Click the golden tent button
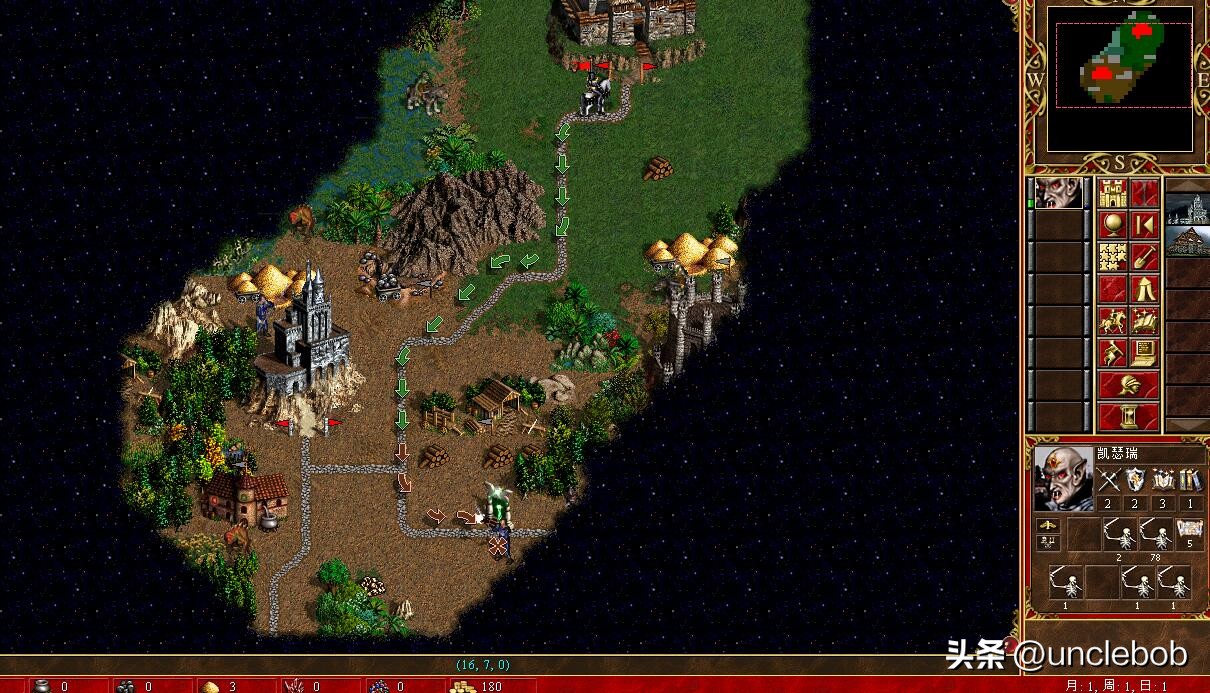 point(1145,289)
